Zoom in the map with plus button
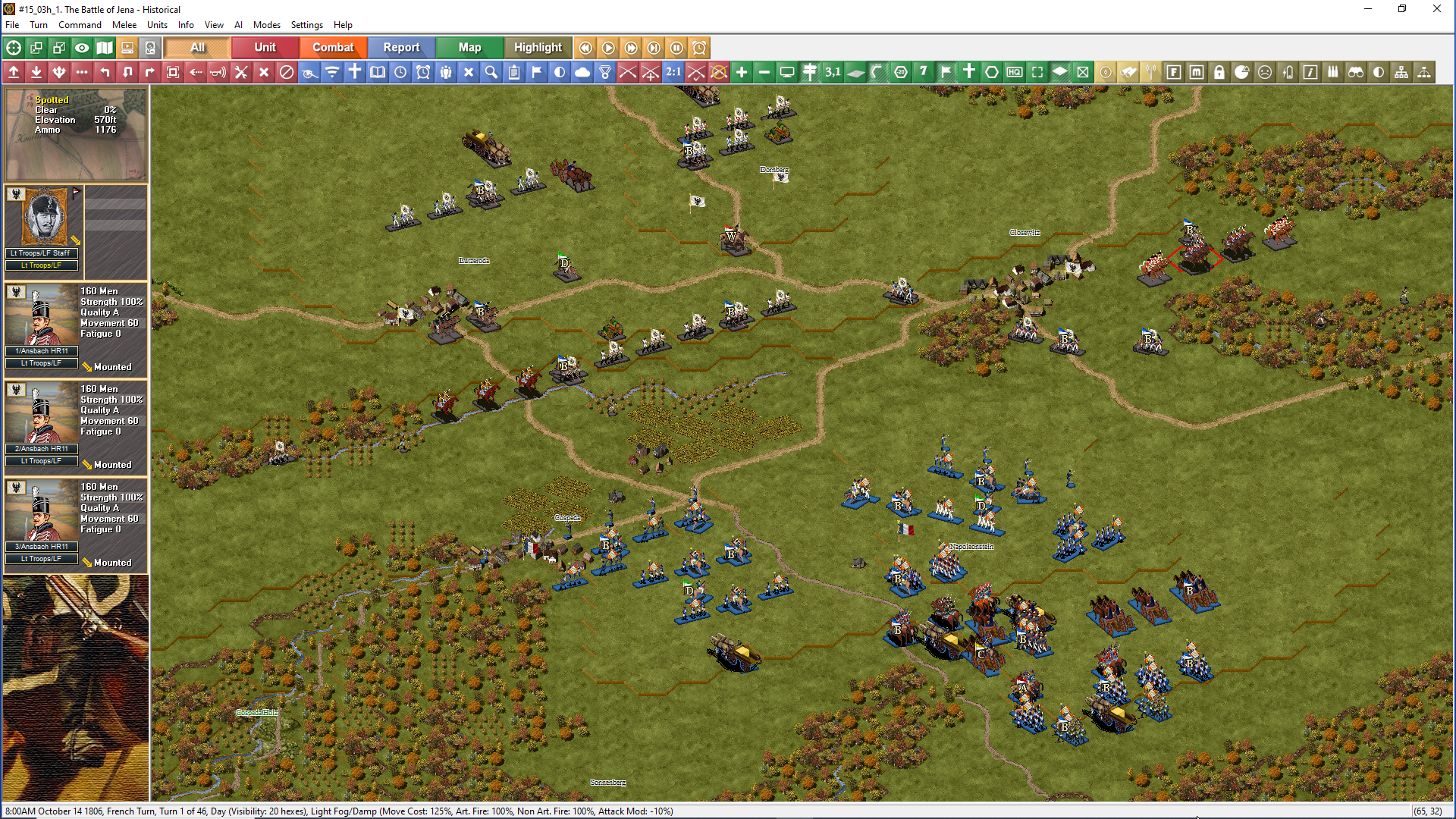1456x819 pixels. point(742,72)
